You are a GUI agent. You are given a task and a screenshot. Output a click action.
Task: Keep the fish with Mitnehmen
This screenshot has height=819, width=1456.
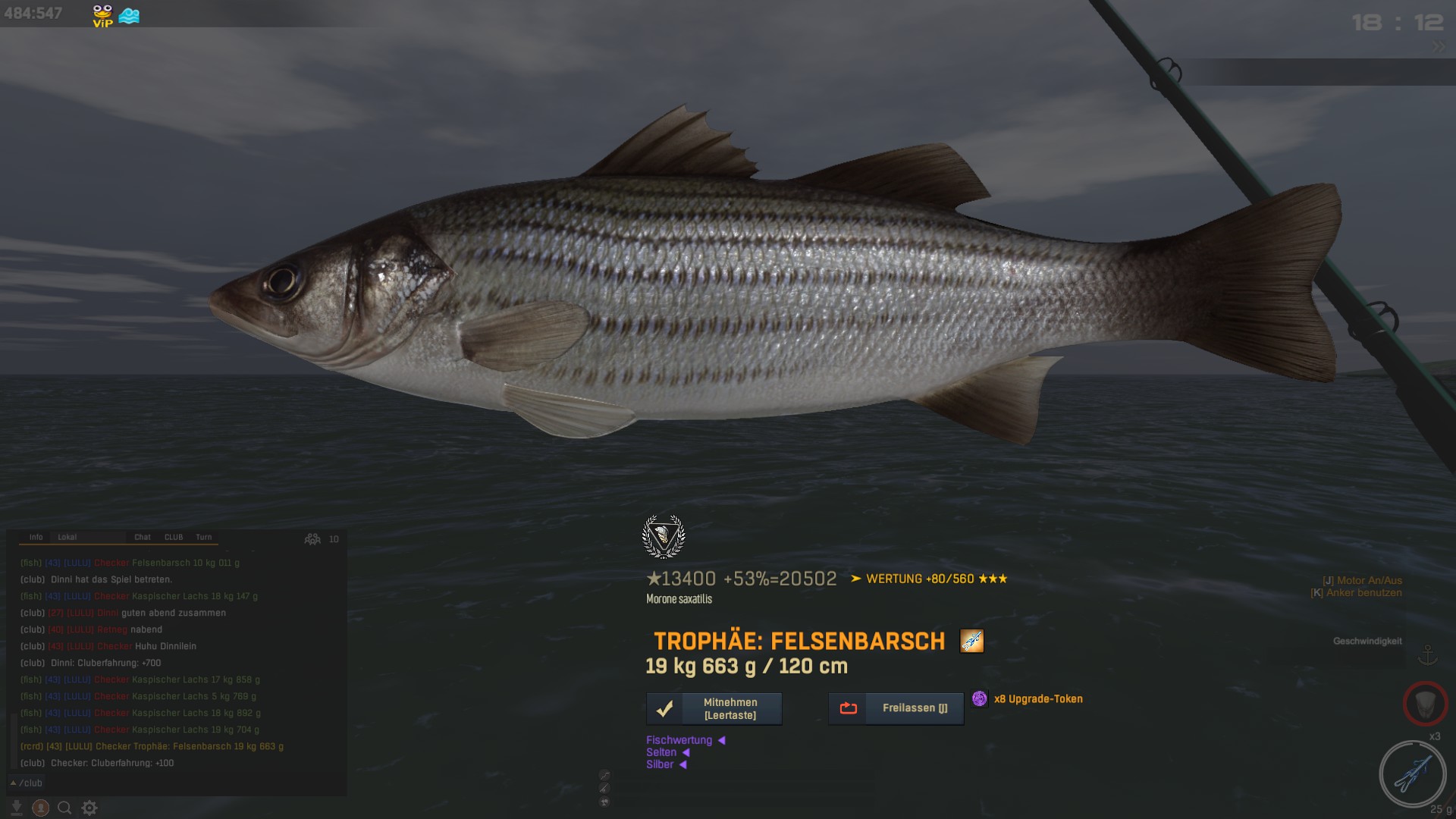(714, 709)
